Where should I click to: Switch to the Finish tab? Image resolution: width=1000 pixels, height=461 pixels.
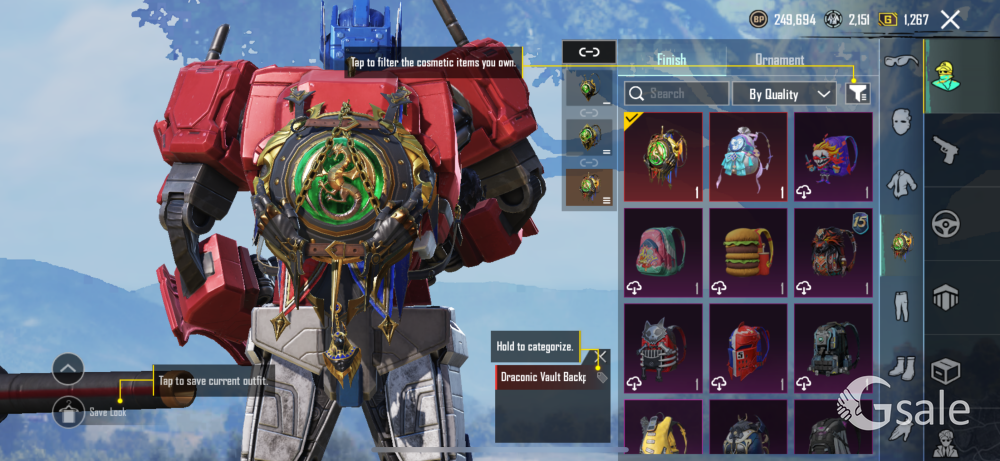click(x=671, y=59)
